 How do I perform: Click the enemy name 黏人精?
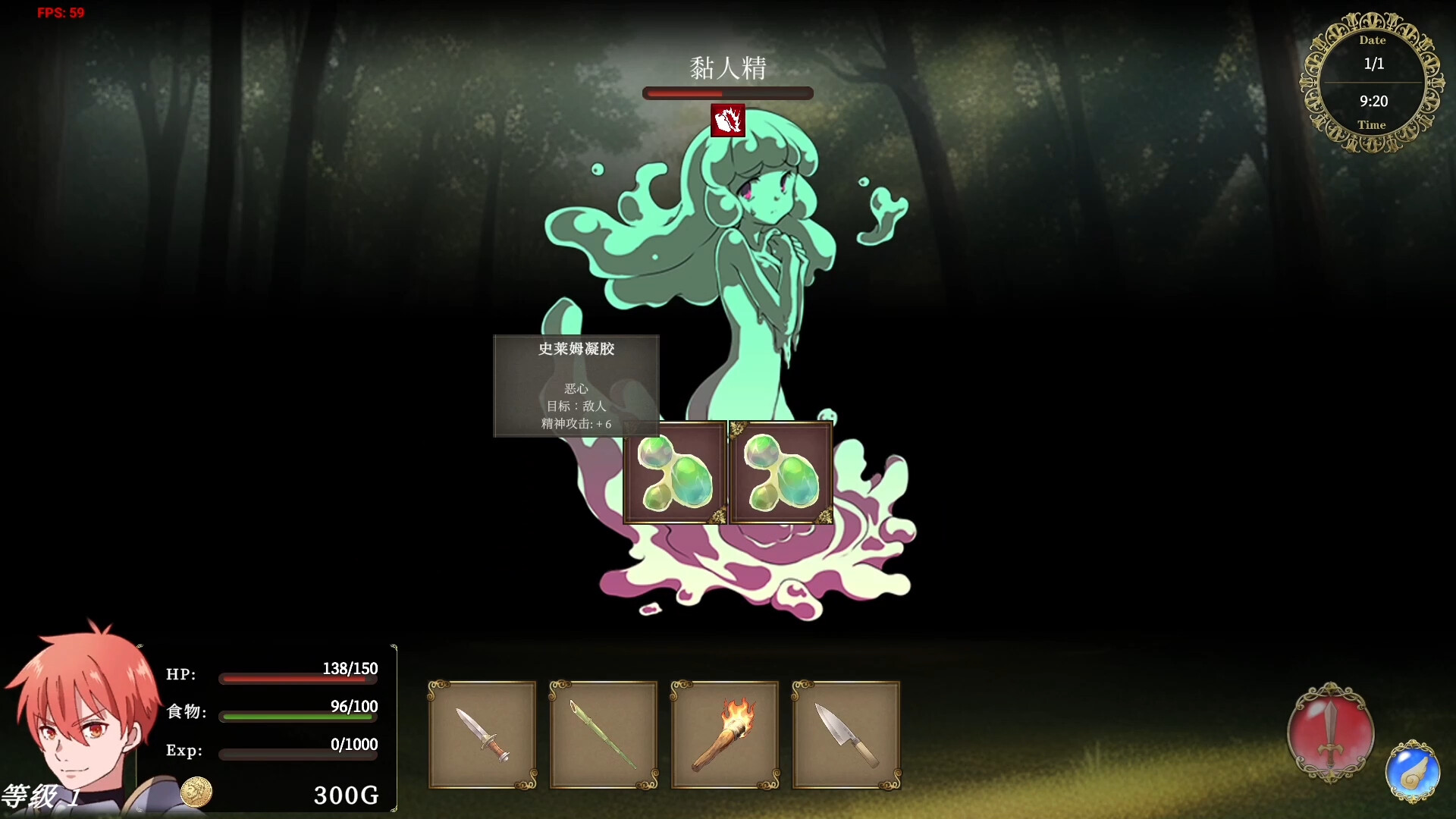coord(727,67)
